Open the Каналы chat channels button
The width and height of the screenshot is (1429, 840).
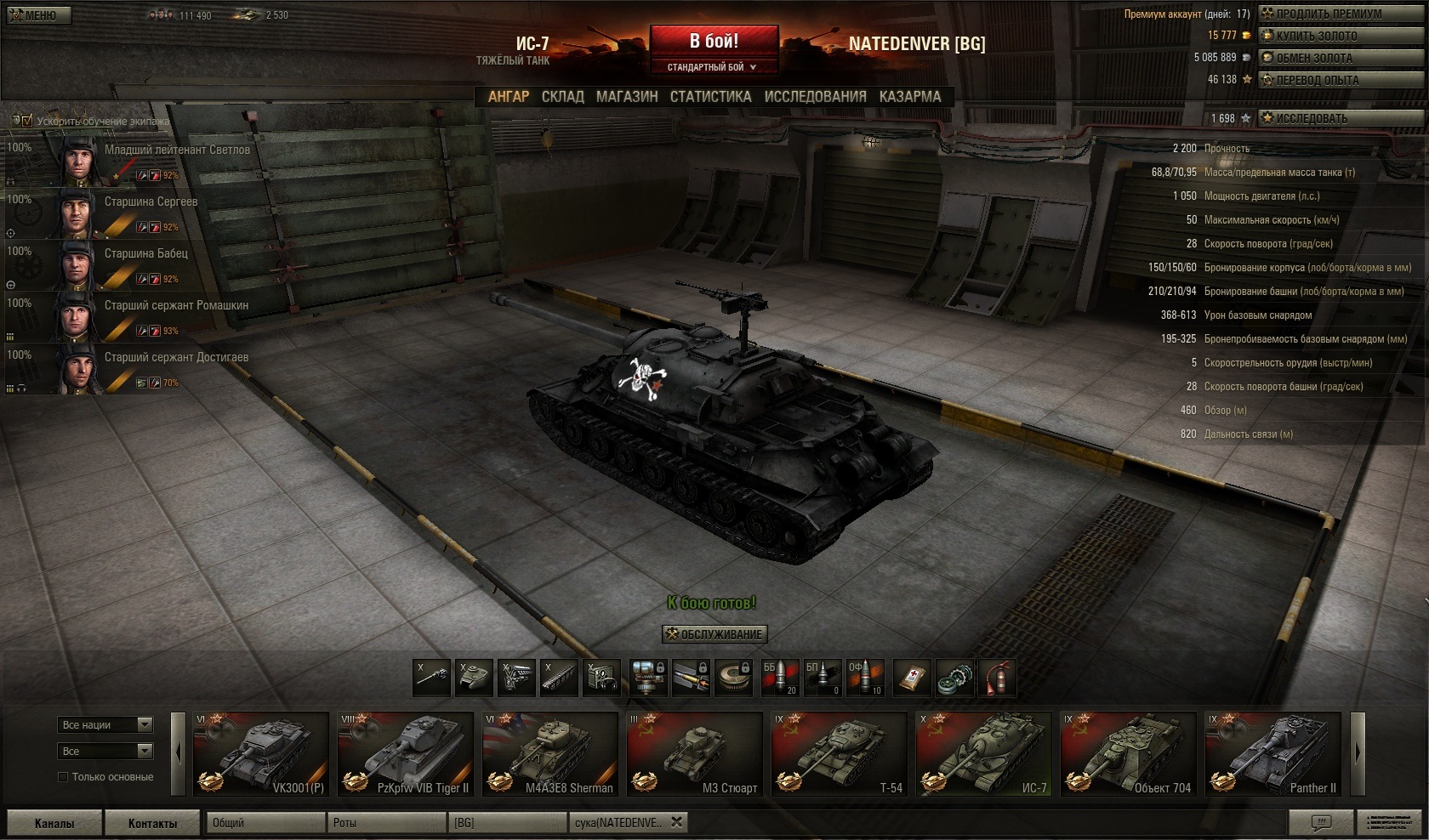[x=54, y=823]
